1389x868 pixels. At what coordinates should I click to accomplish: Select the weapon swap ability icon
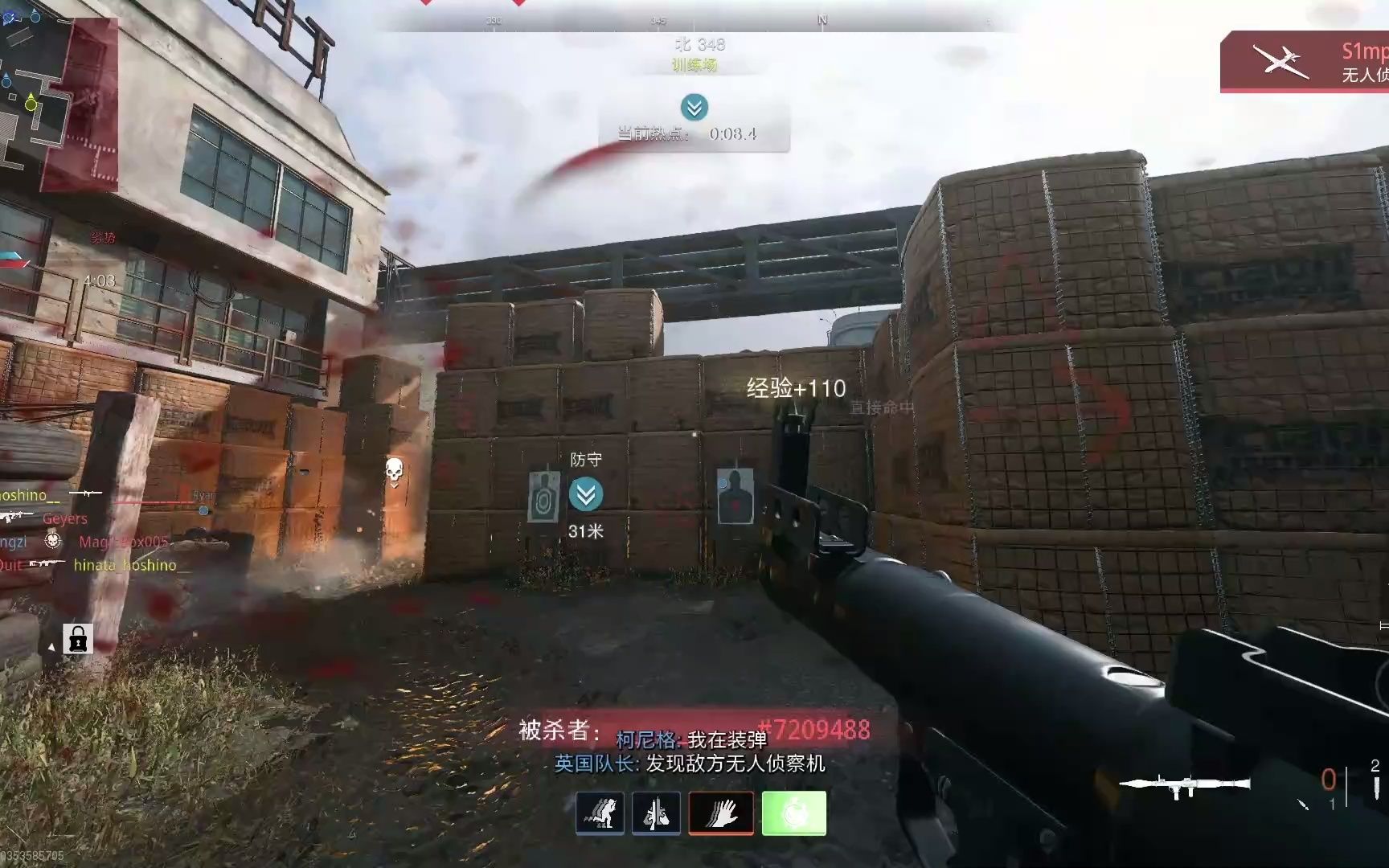(x=657, y=813)
